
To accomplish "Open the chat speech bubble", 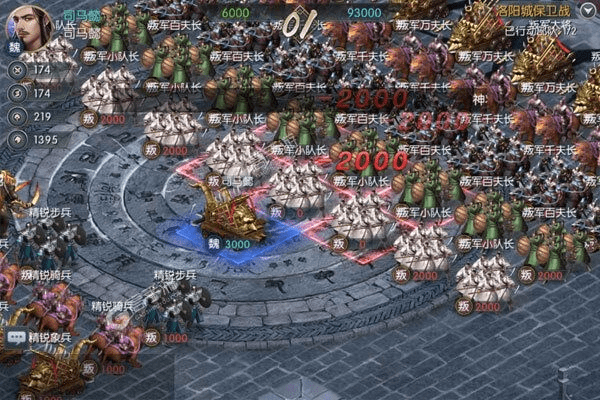I will 15,338.
